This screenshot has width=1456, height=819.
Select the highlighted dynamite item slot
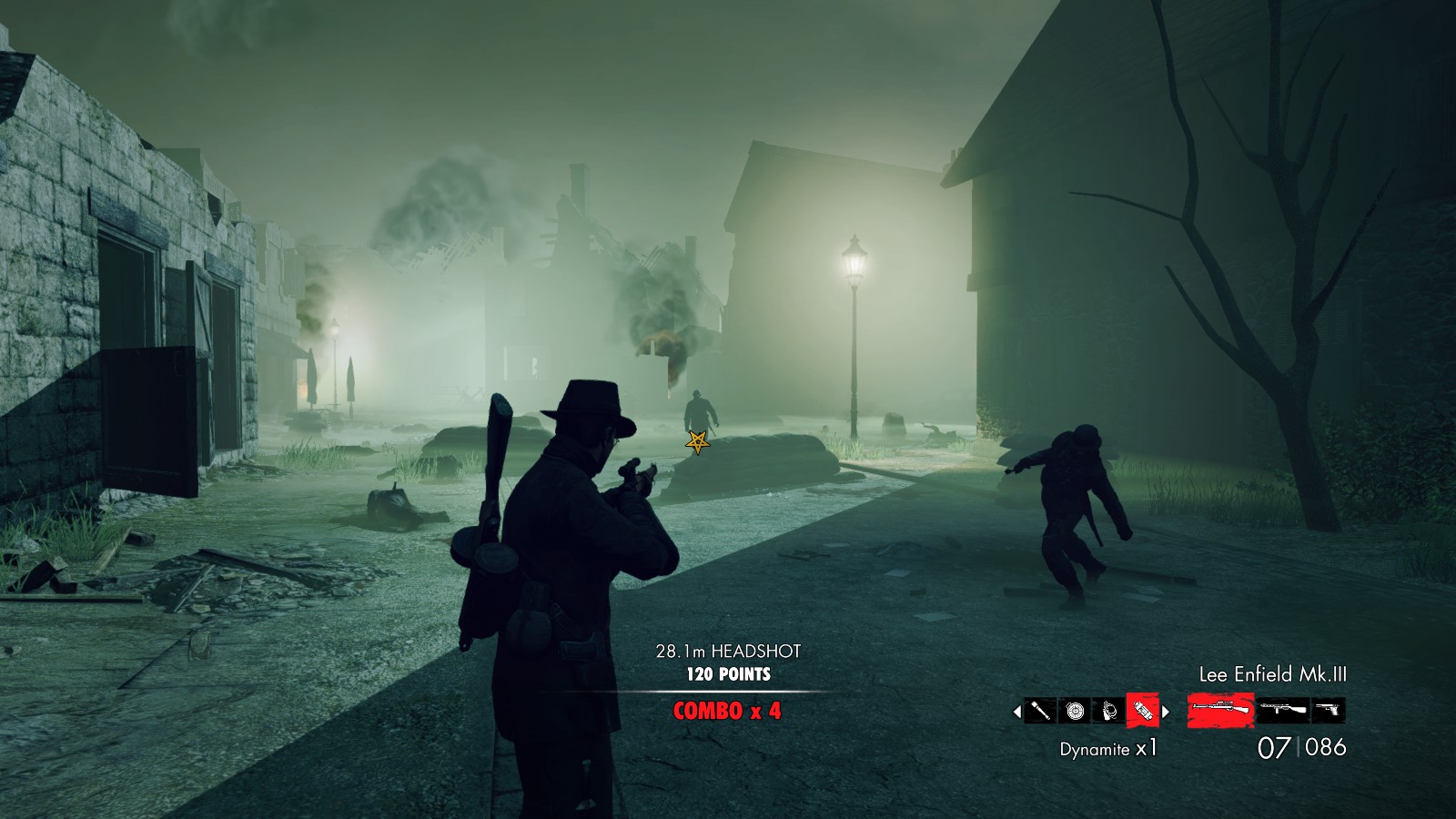pos(1141,710)
